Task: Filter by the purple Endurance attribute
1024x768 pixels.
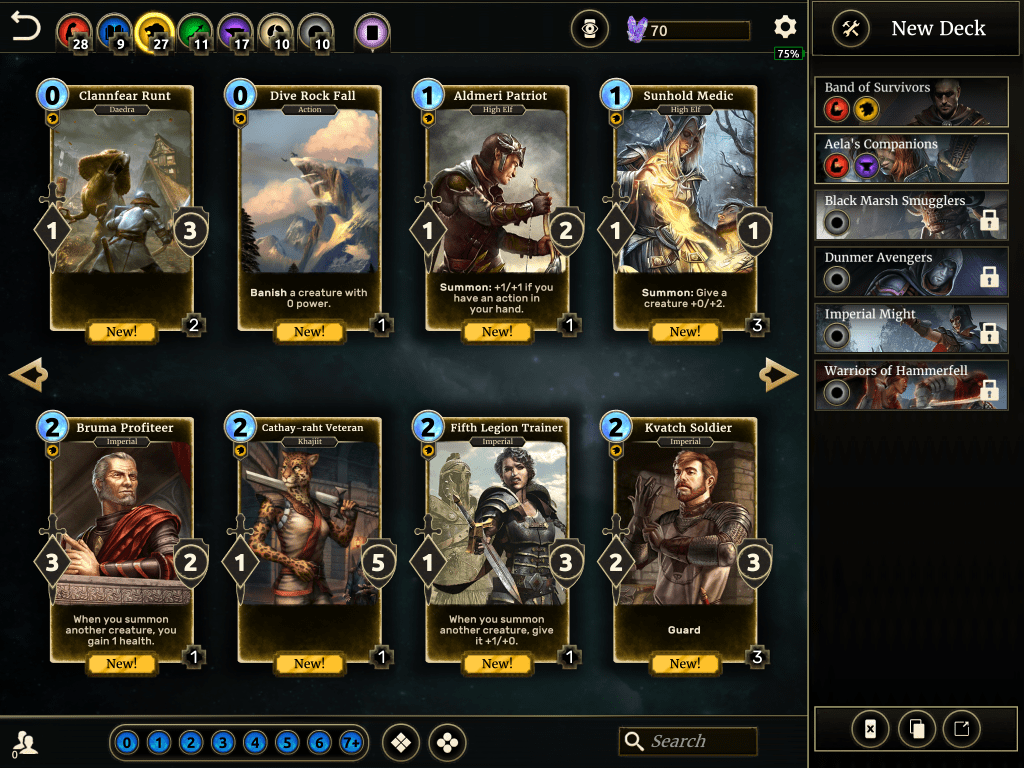Action: (x=235, y=31)
